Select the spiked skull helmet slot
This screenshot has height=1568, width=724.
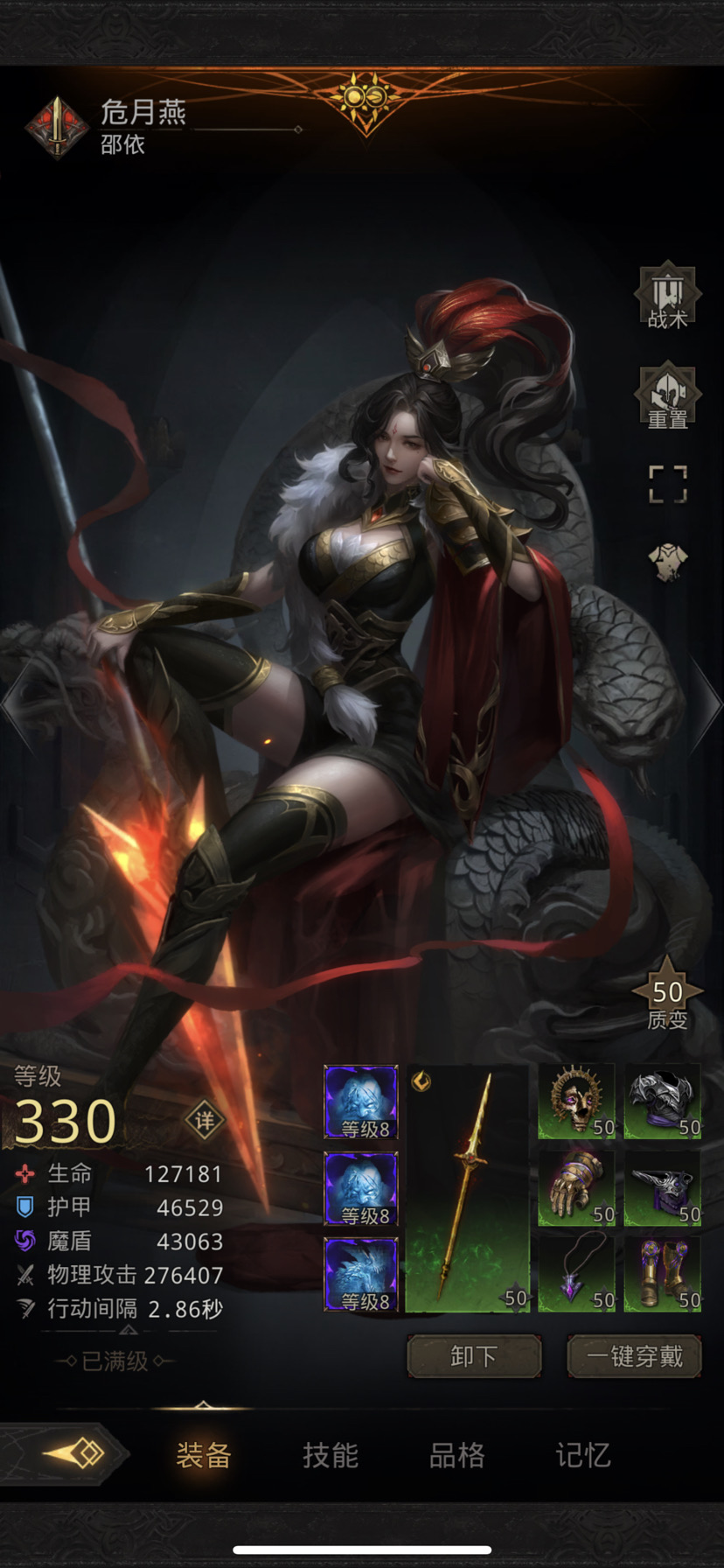[576, 1101]
